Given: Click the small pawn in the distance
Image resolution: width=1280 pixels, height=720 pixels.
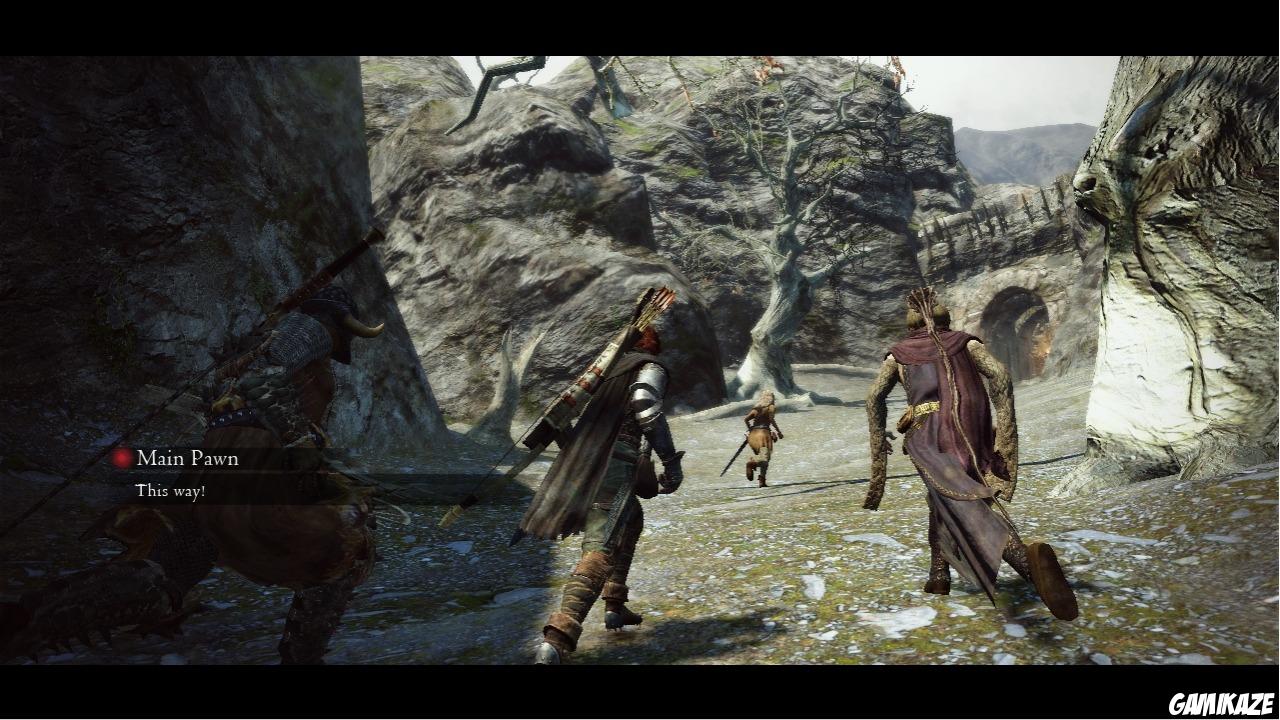Looking at the screenshot, I should coord(760,440).
